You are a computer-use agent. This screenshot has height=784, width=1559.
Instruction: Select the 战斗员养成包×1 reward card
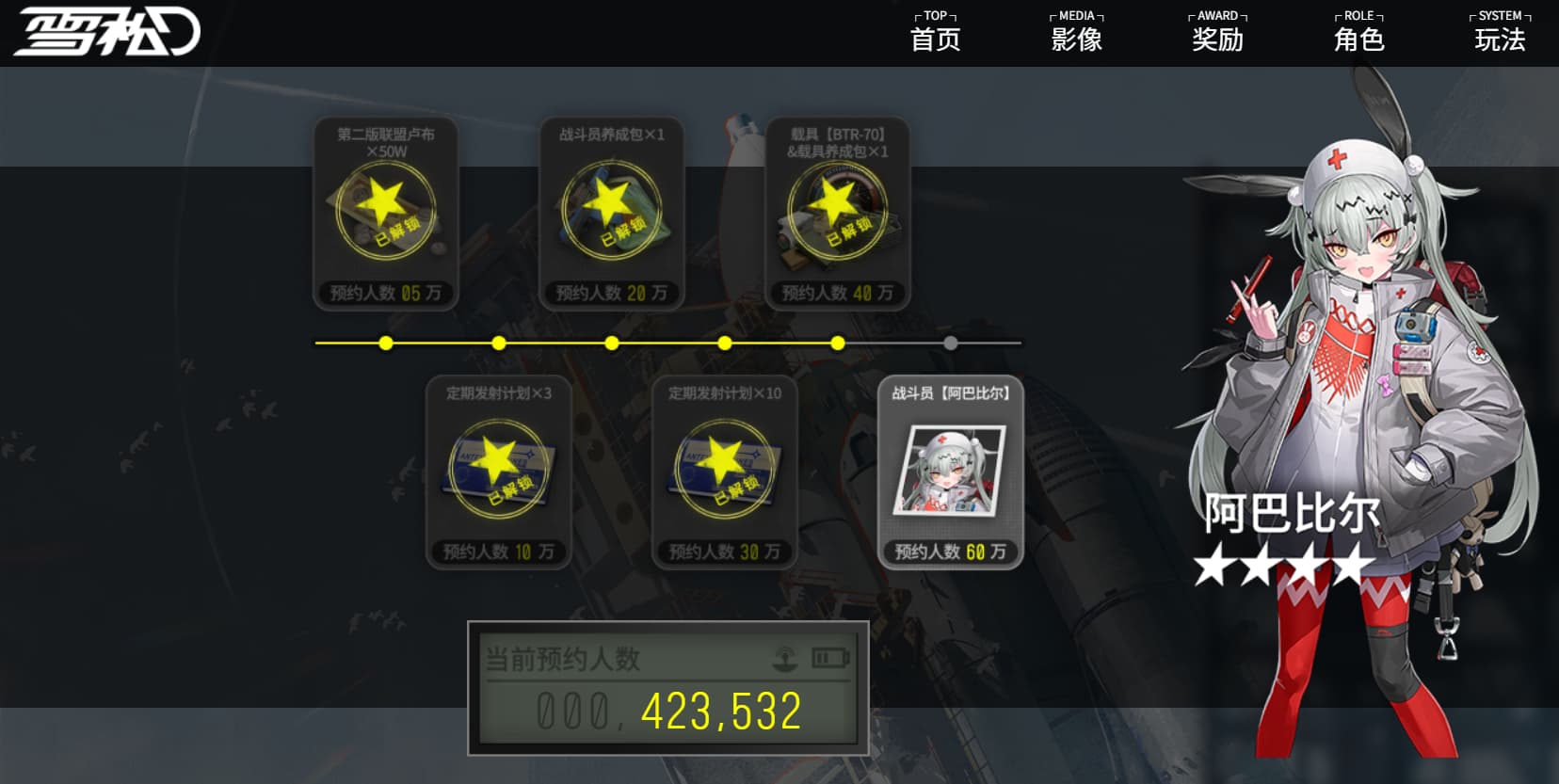[612, 213]
